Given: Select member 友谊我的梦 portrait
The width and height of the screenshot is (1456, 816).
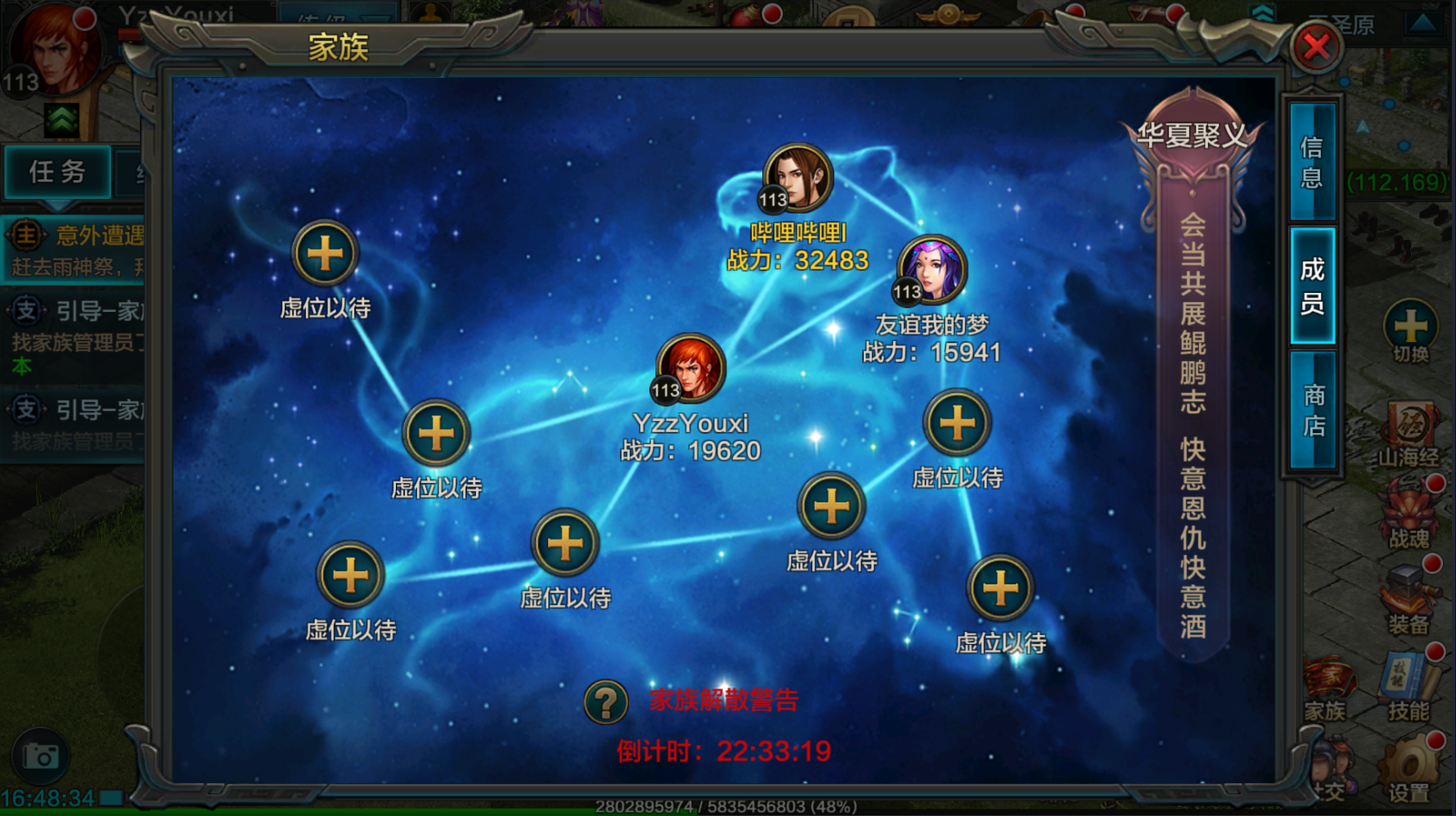Looking at the screenshot, I should (x=932, y=269).
